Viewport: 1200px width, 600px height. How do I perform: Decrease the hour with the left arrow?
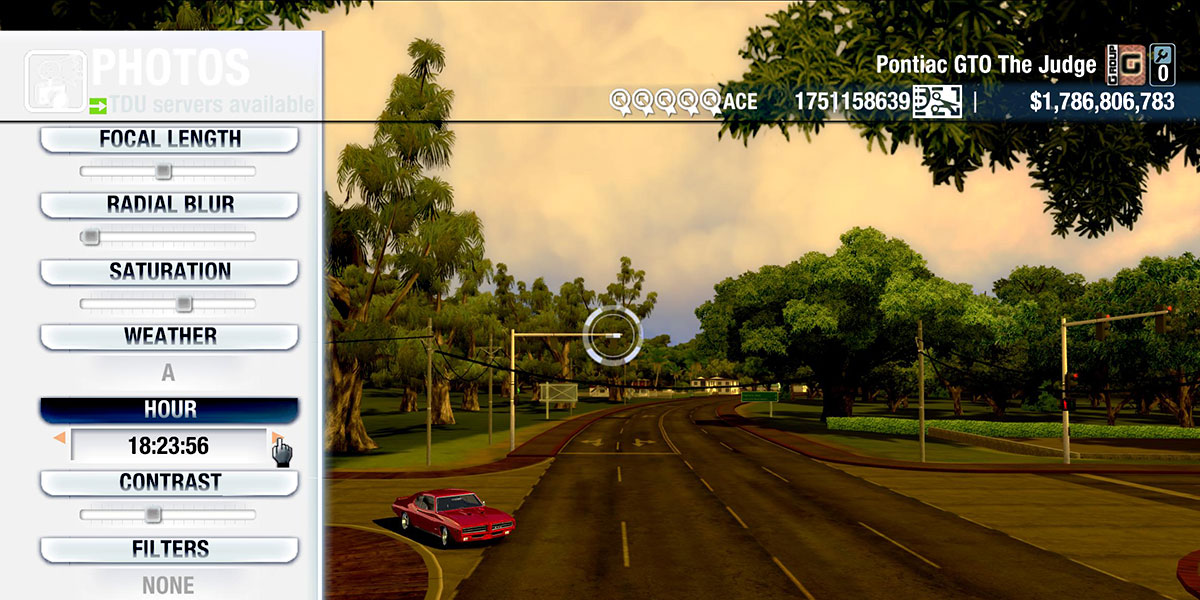61,438
